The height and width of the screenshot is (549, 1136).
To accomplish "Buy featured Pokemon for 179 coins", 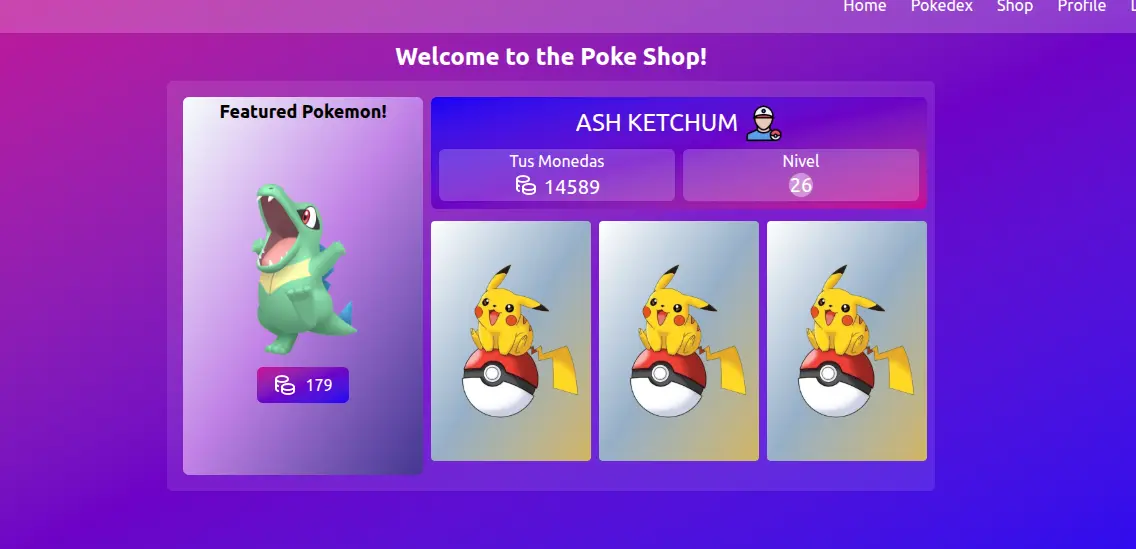I will click(x=303, y=385).
